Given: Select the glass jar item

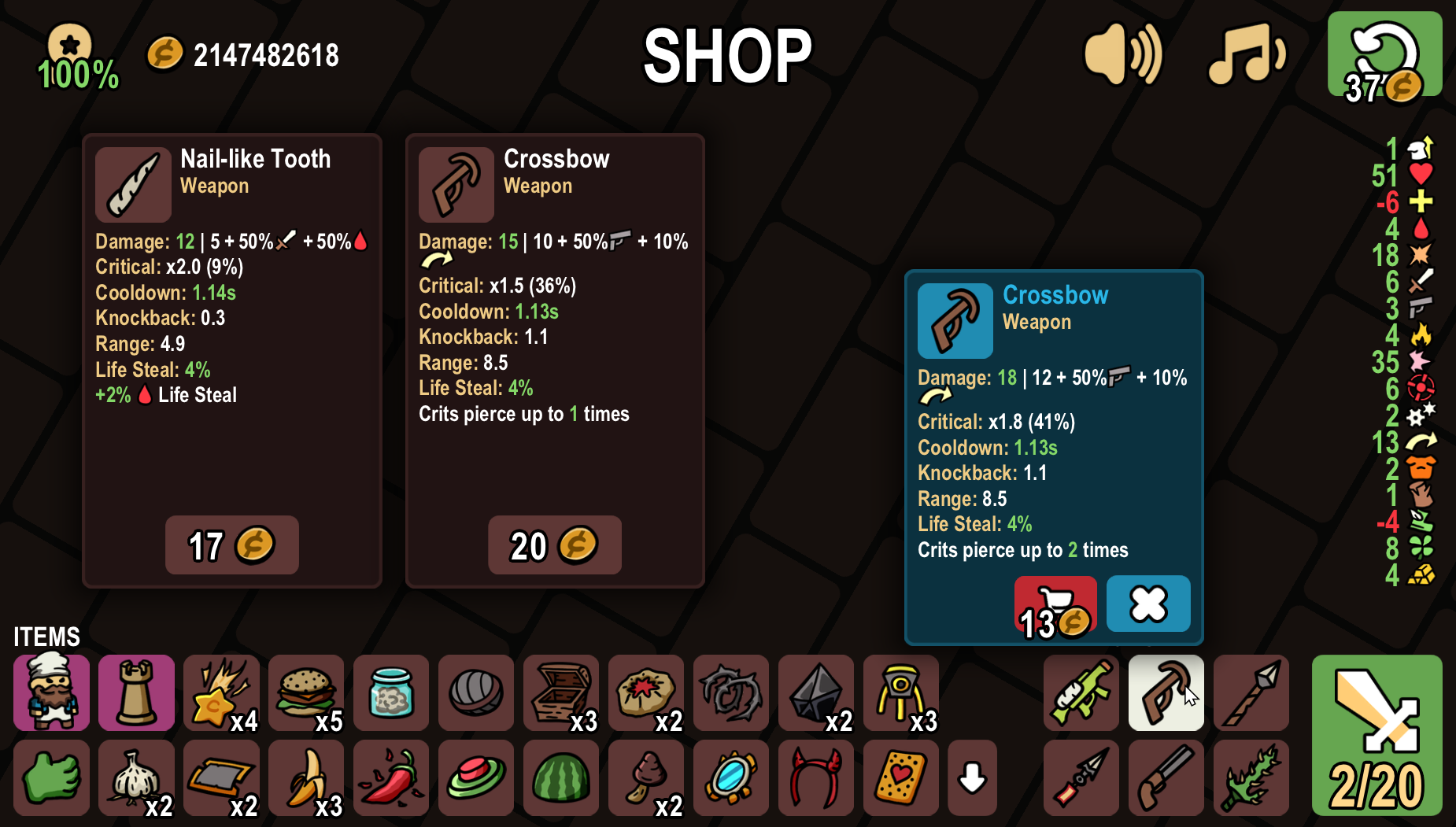Looking at the screenshot, I should coord(391,692).
